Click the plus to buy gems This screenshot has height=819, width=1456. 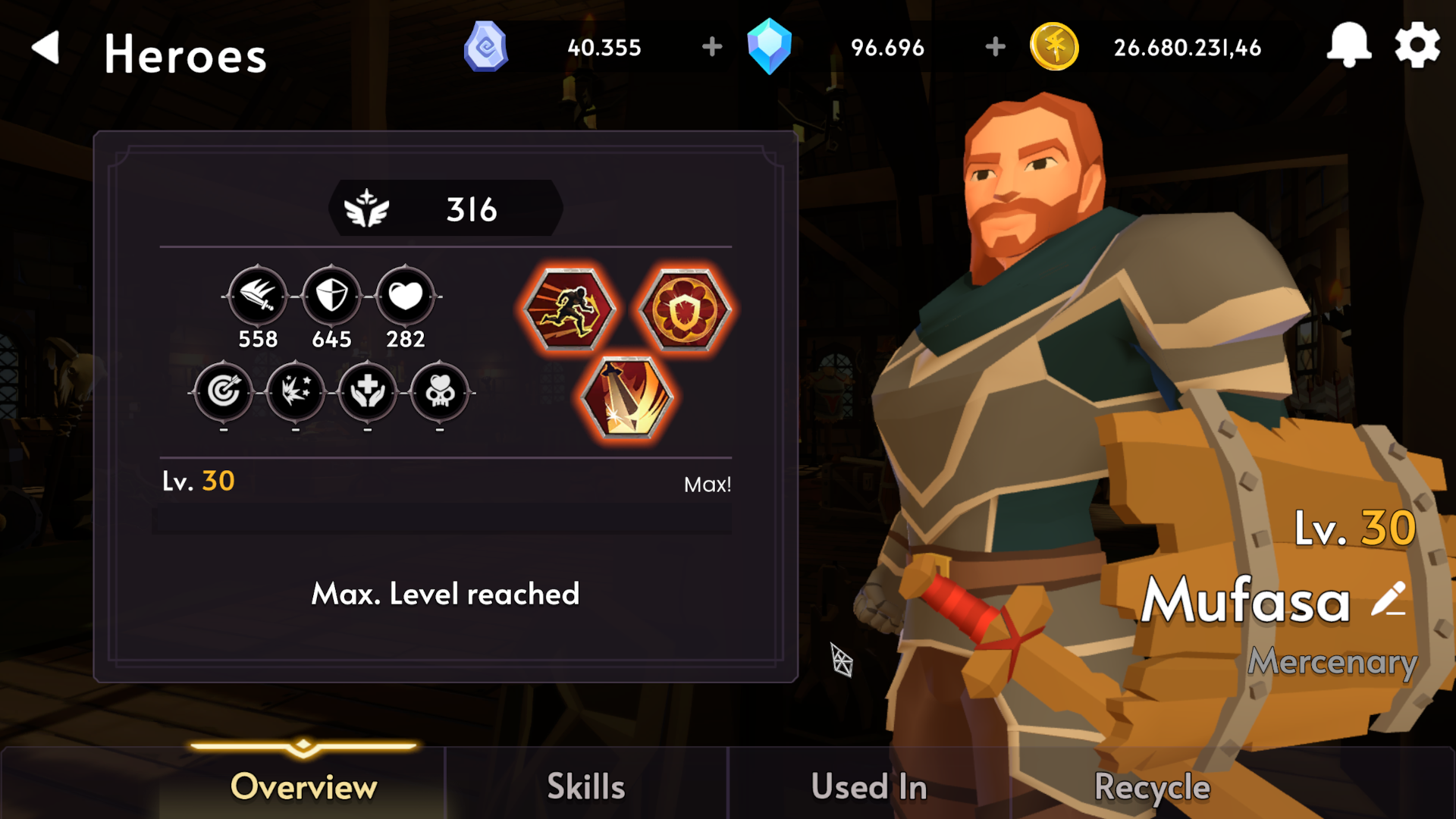click(x=711, y=47)
